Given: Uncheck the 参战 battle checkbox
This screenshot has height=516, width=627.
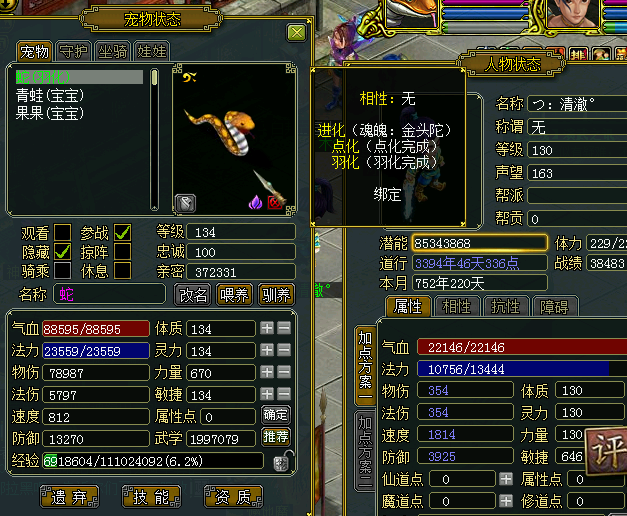Looking at the screenshot, I should [123, 233].
